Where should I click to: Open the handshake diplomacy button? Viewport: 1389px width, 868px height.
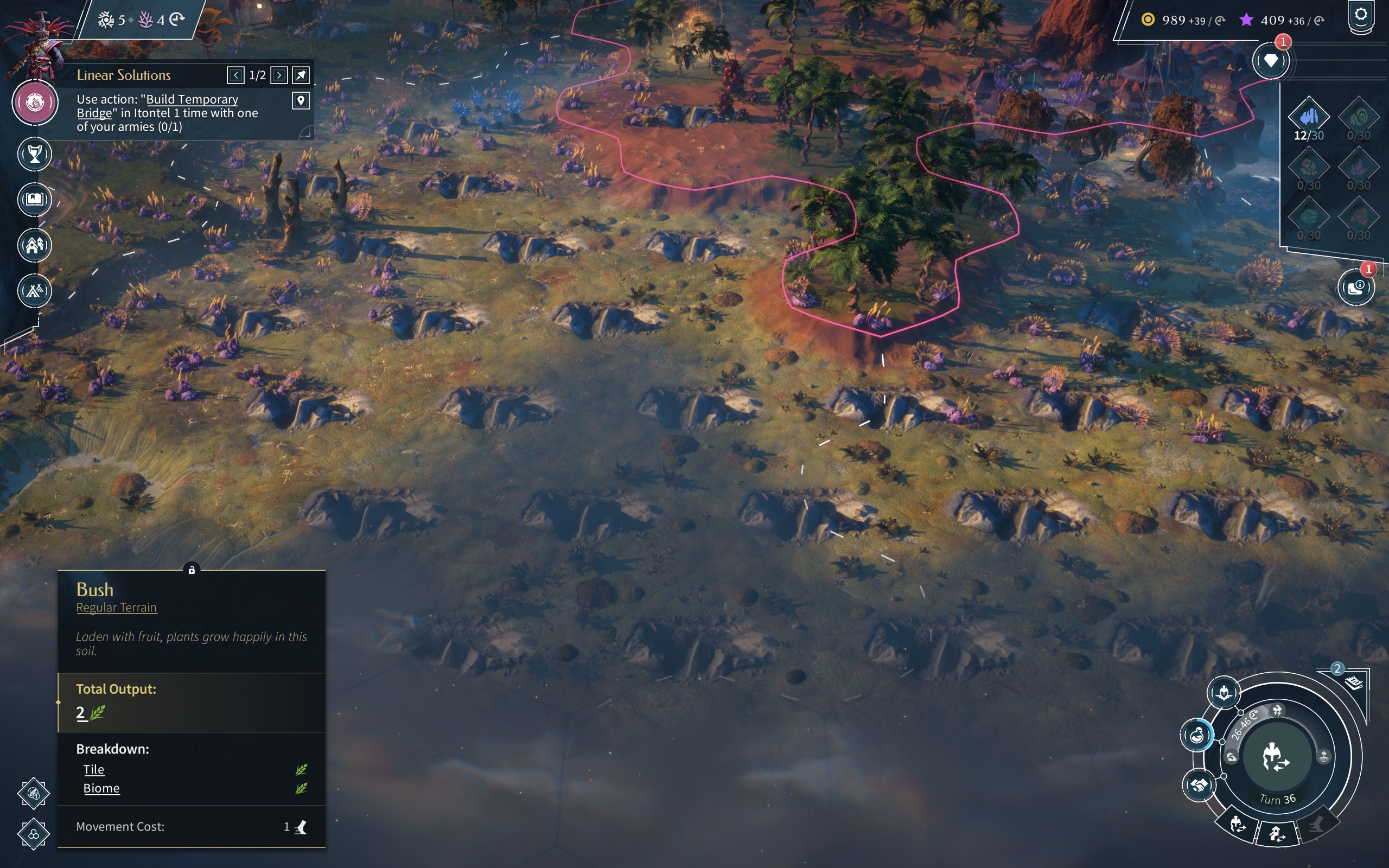[x=1199, y=785]
